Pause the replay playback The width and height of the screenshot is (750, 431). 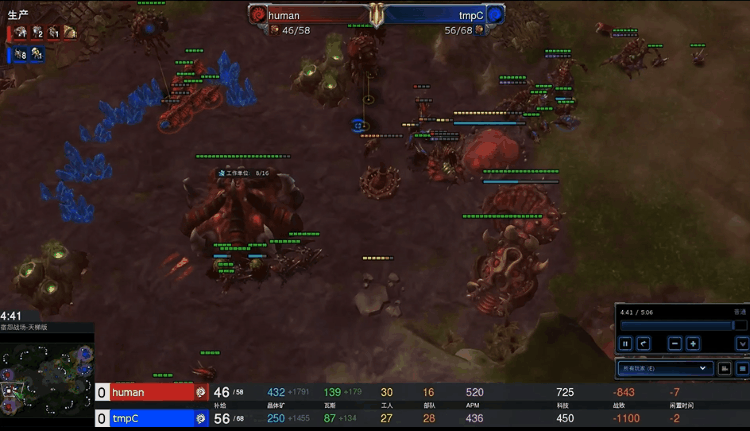(x=626, y=344)
